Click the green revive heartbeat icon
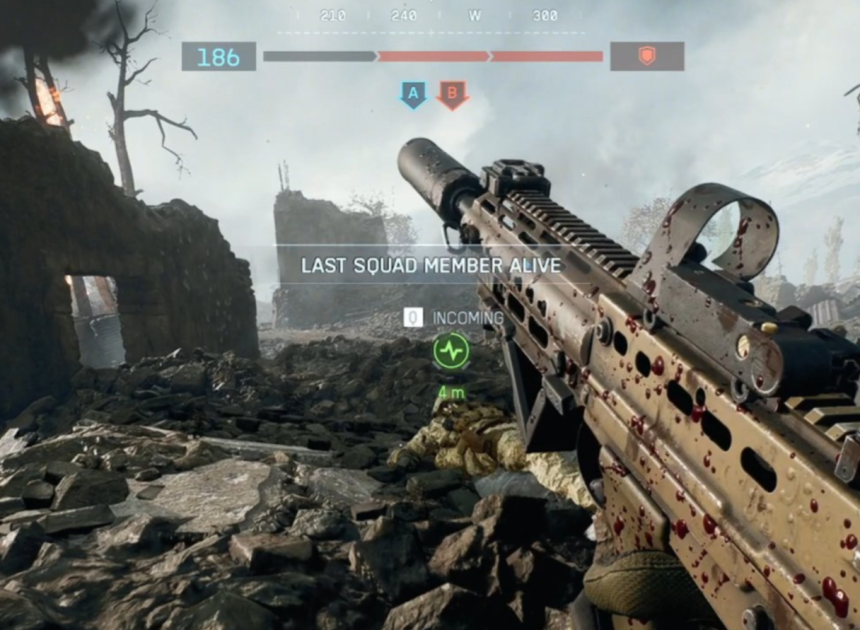This screenshot has height=630, width=860. tap(451, 351)
